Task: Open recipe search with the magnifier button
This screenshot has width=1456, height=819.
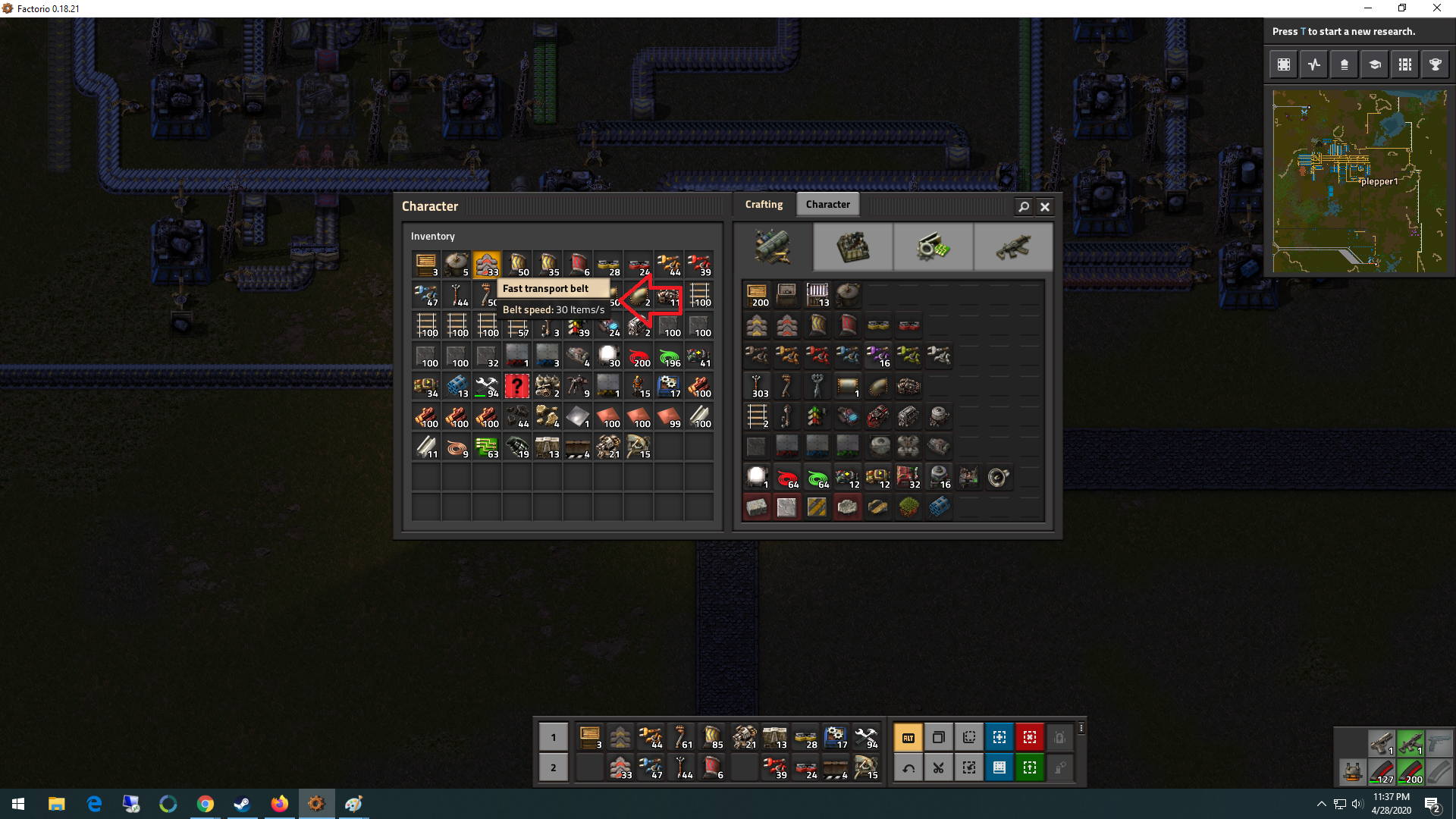Action: click(1023, 206)
